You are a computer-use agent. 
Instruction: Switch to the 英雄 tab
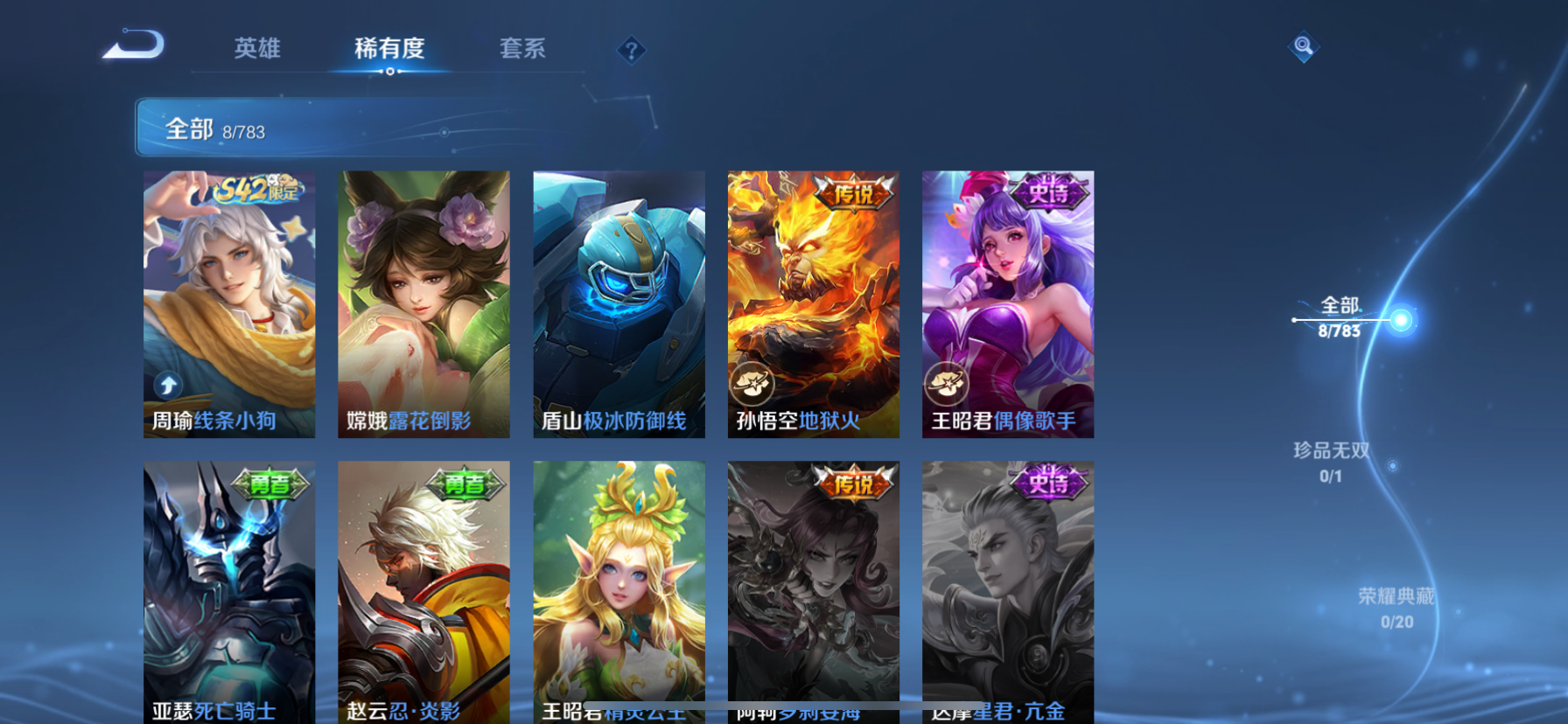click(255, 50)
